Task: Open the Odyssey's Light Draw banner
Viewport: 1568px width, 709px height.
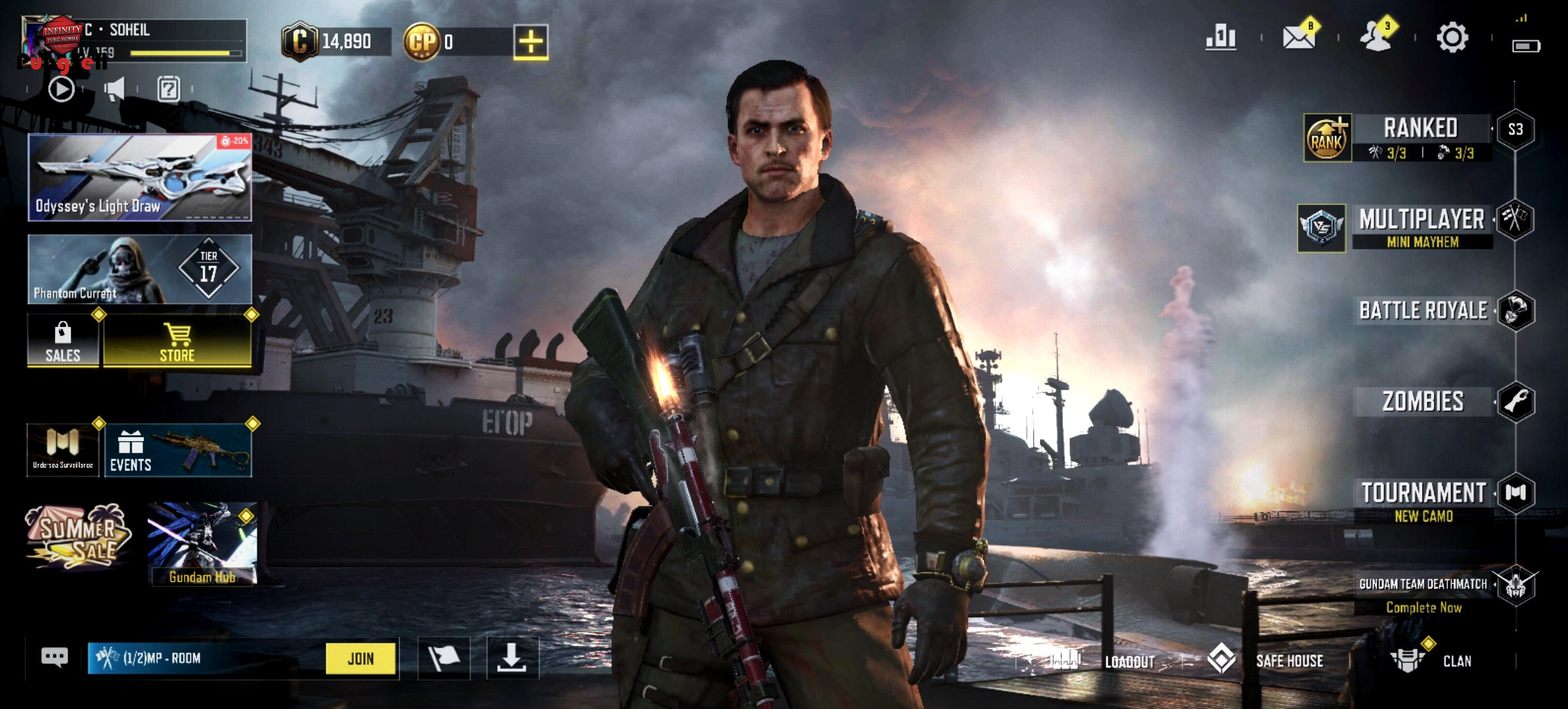Action: 140,177
